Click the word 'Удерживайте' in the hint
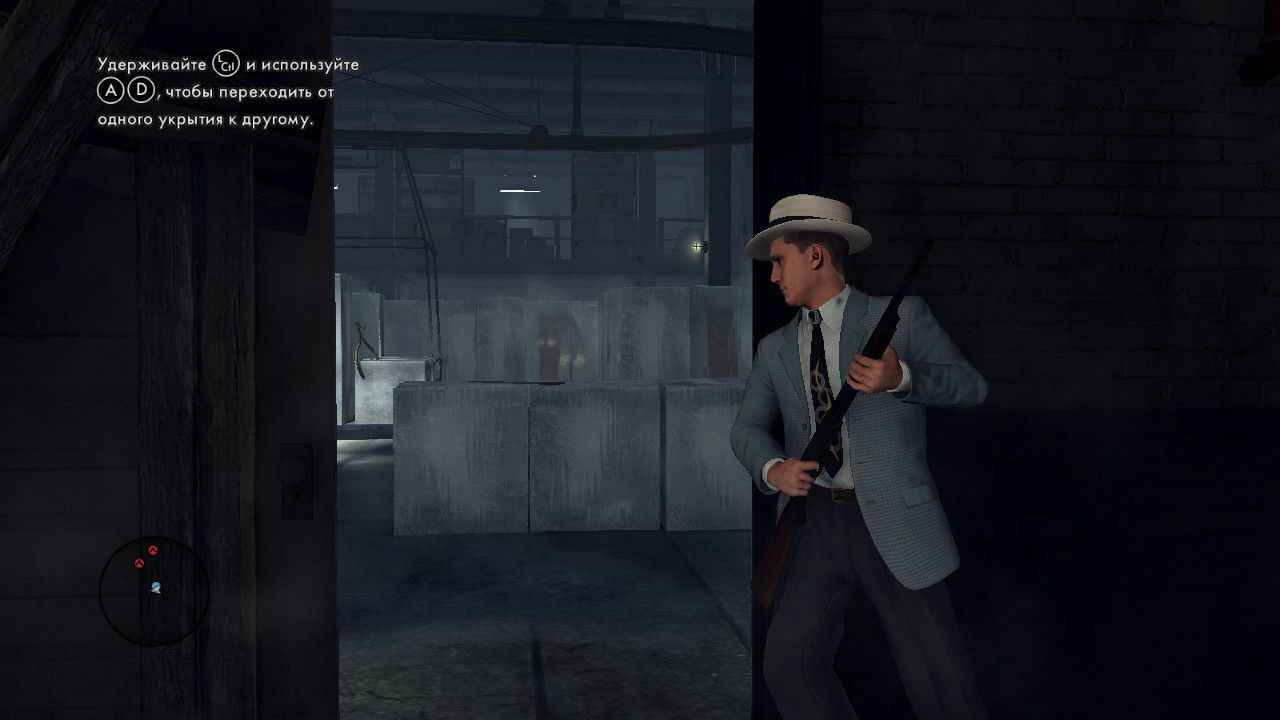Image resolution: width=1280 pixels, height=720 pixels. tap(151, 64)
